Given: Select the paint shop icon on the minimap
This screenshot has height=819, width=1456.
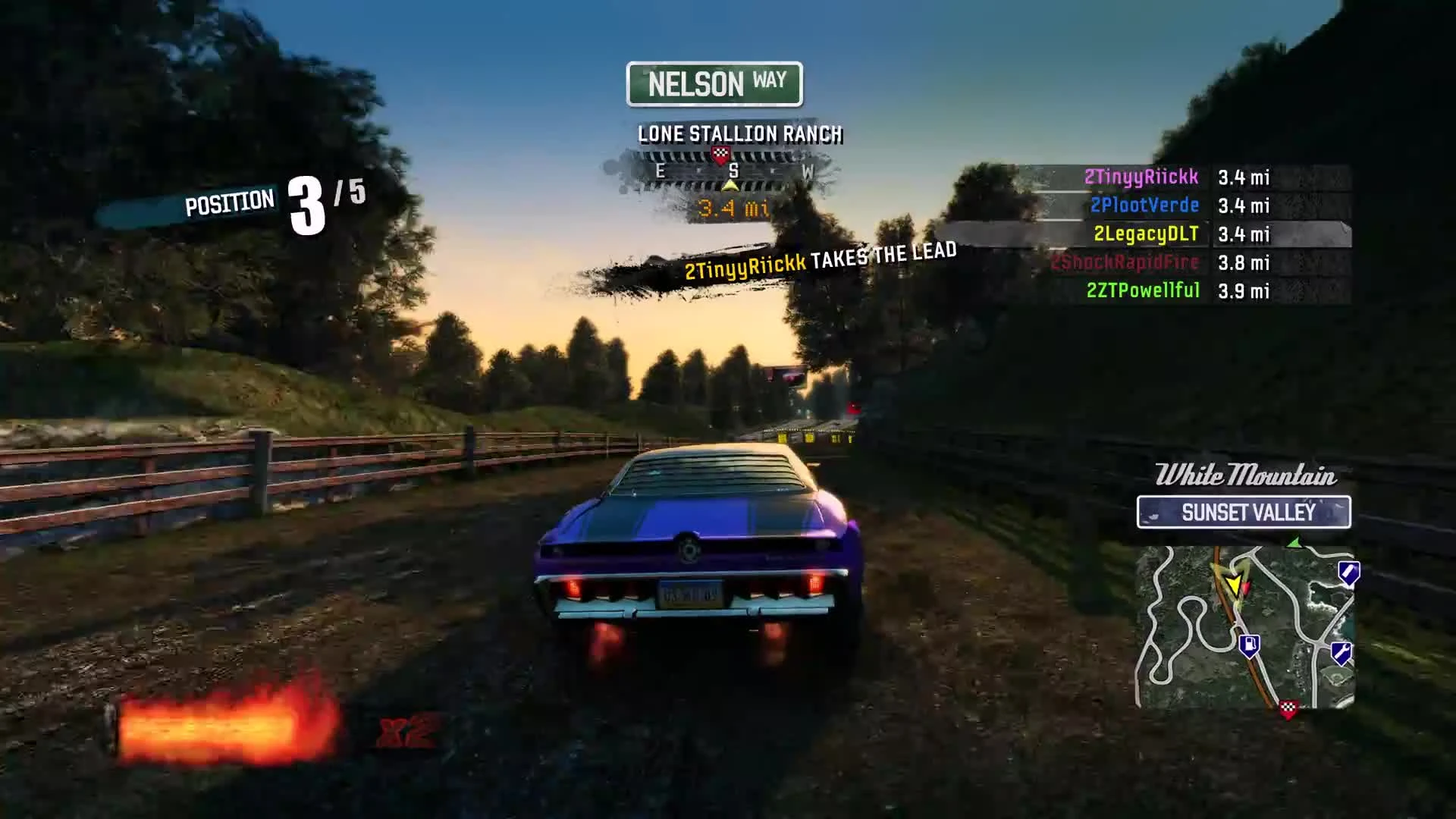Looking at the screenshot, I should 1349,574.
